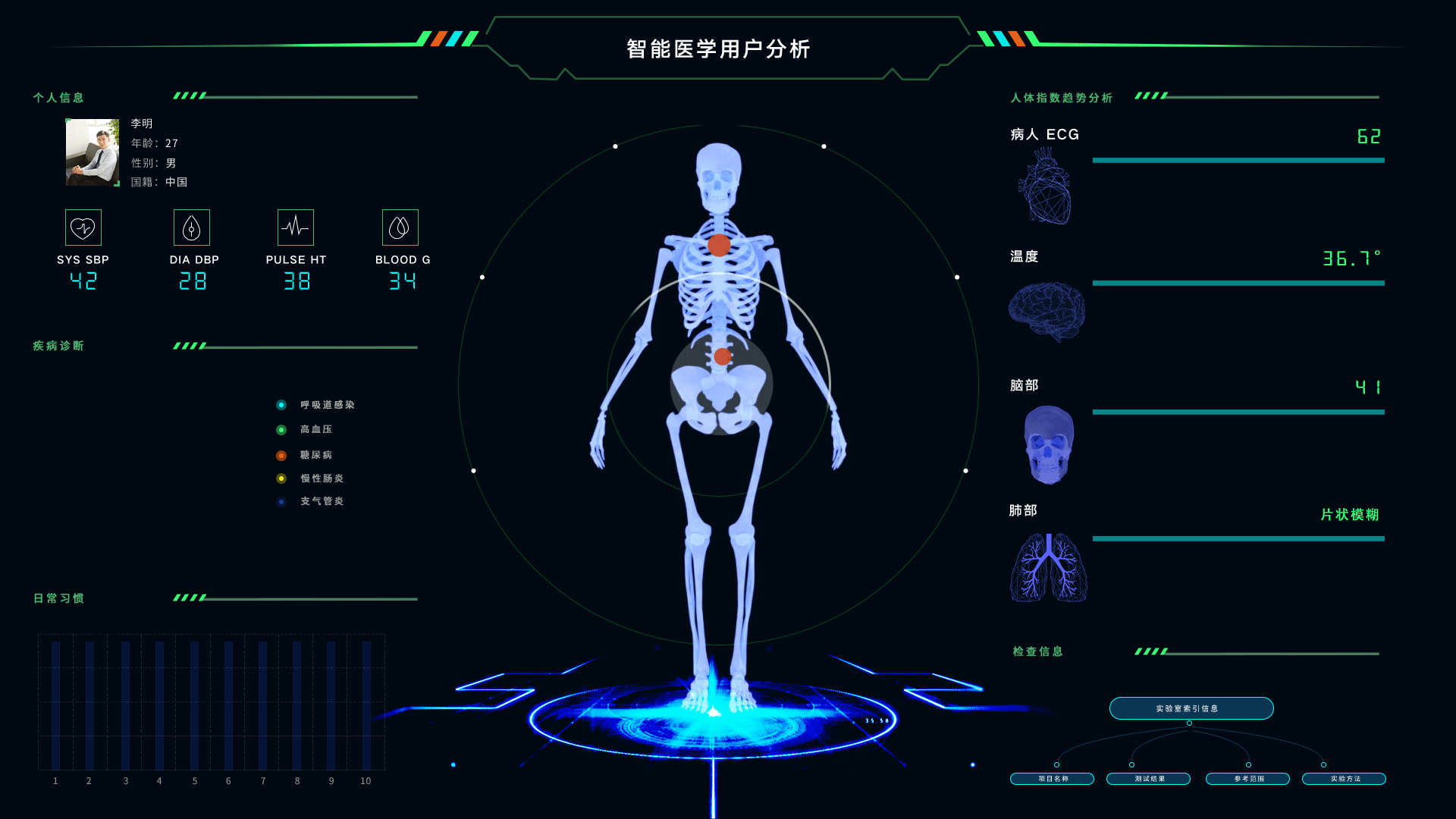
Task: Click the PULSE HT waveform icon
Action: coord(295,227)
